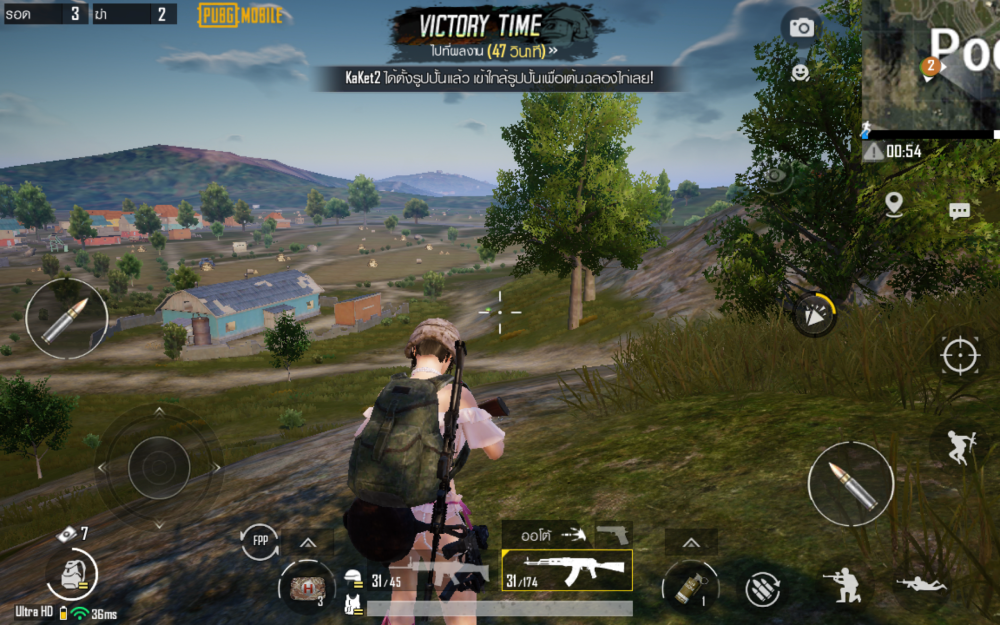Aim down sights with crosshair button
1000x625 pixels.
(x=959, y=354)
